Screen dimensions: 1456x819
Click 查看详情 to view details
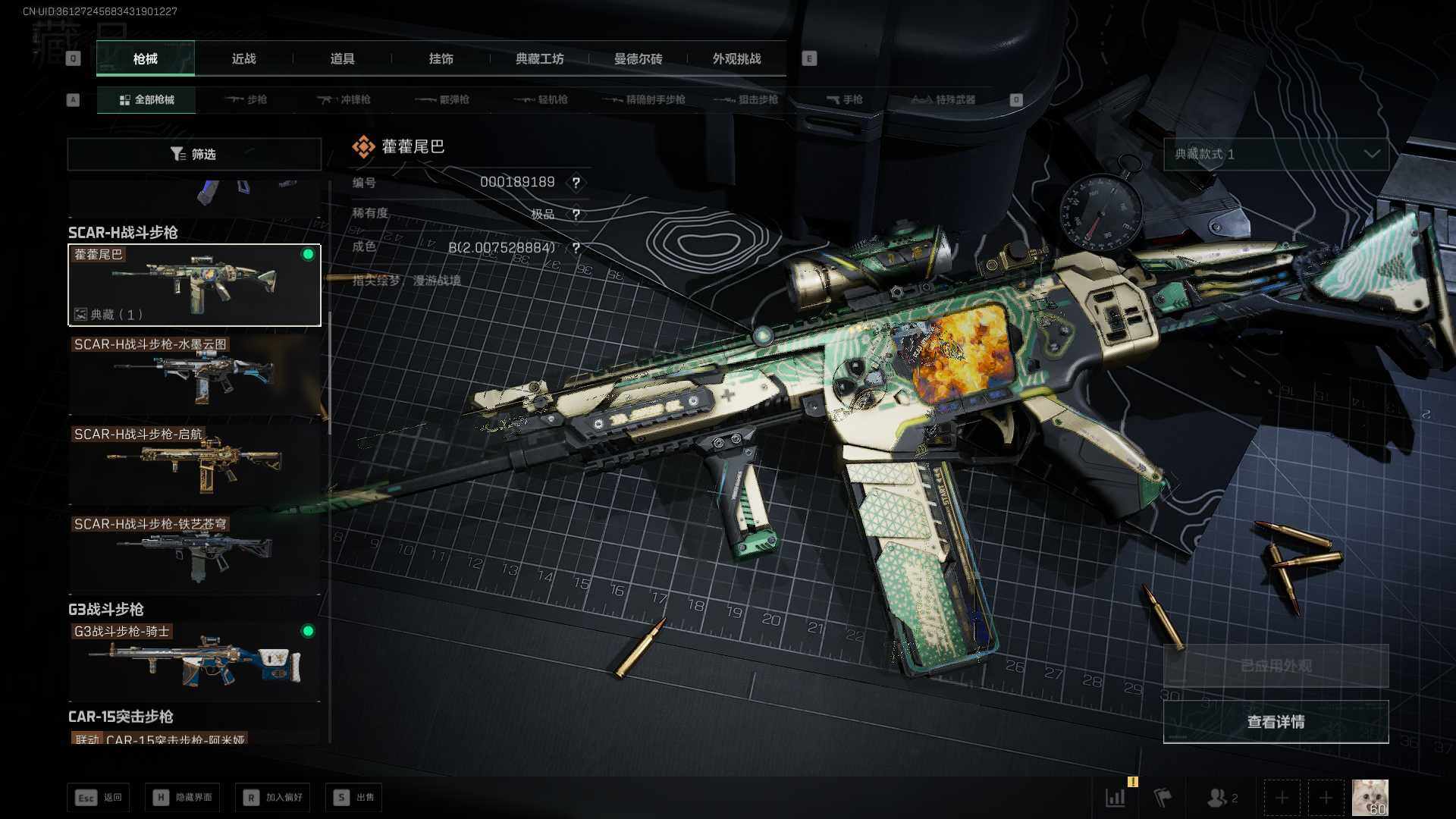pos(1276,722)
